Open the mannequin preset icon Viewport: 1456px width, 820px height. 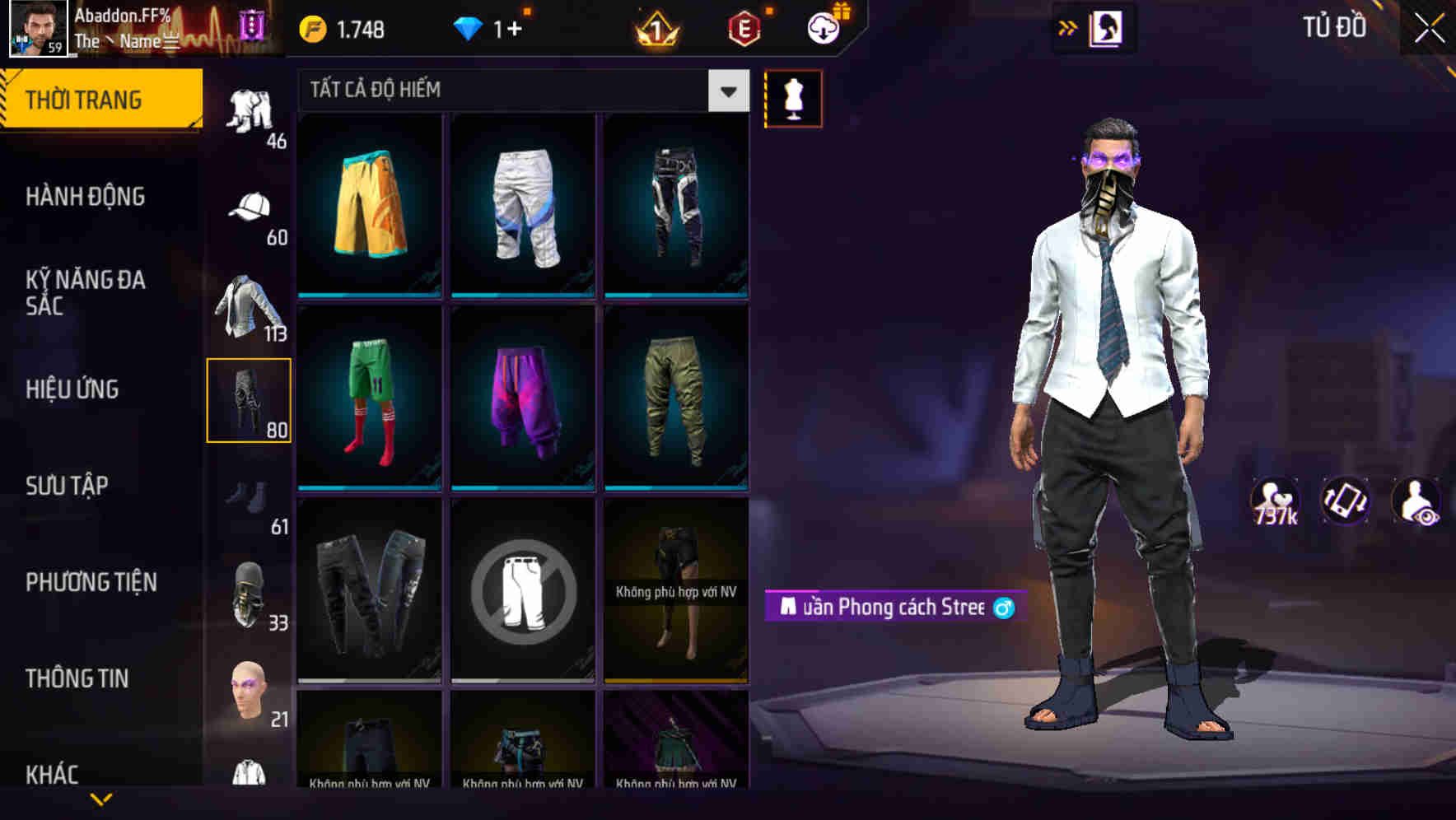(793, 98)
